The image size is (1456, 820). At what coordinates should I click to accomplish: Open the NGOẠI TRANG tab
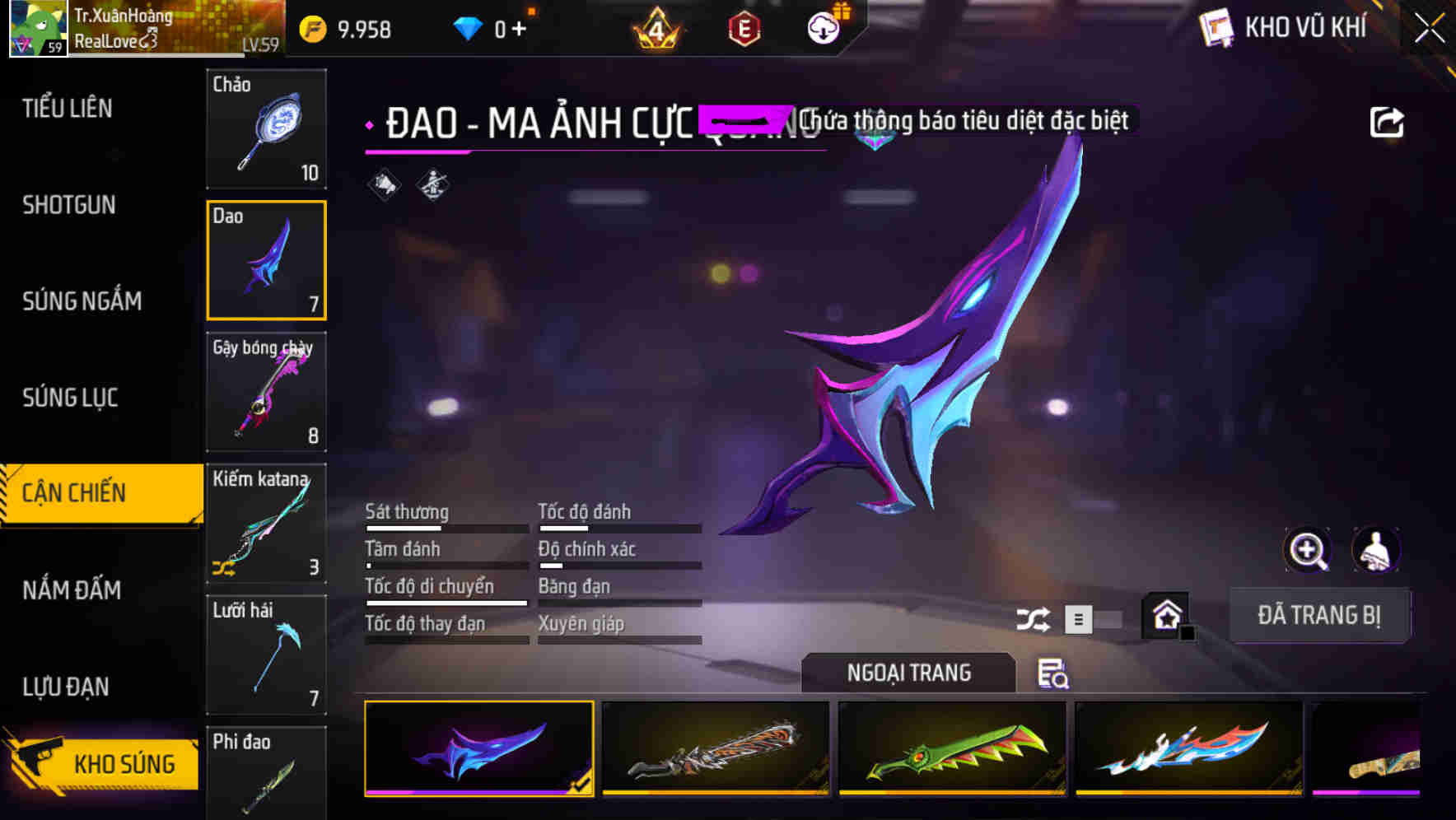coord(909,673)
